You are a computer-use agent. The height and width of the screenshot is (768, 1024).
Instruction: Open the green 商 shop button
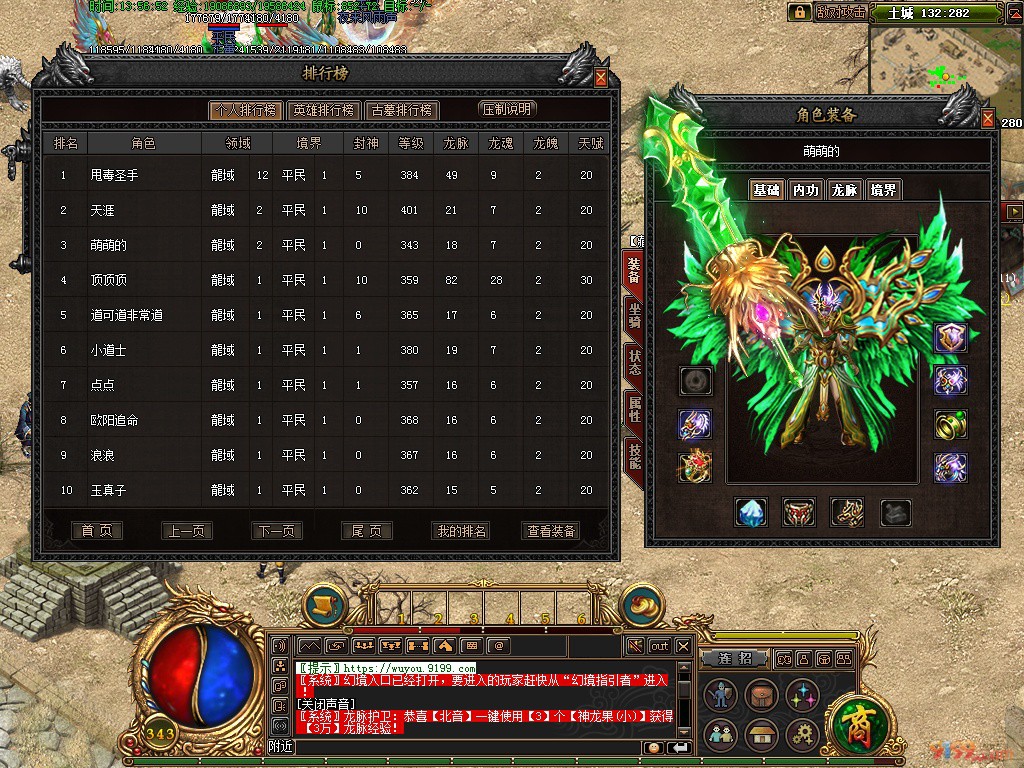coord(855,719)
